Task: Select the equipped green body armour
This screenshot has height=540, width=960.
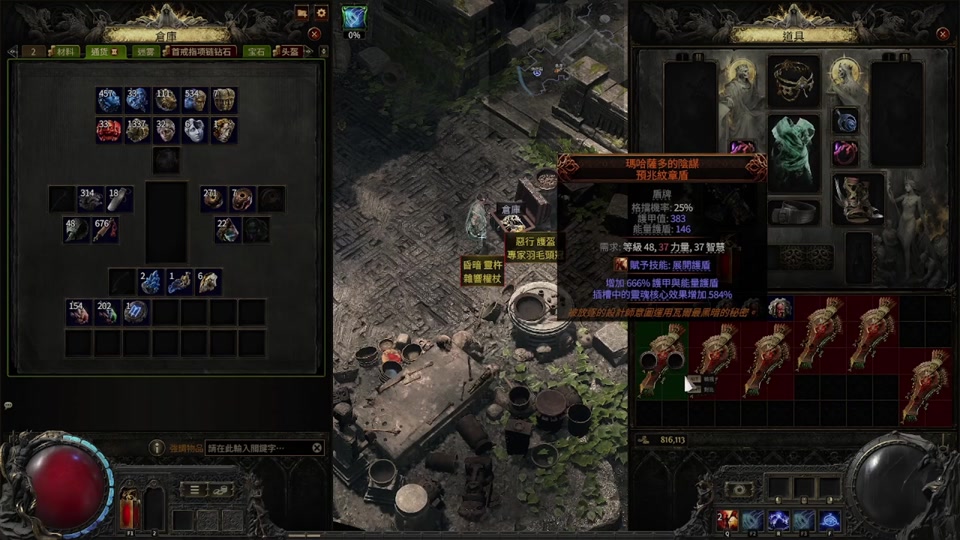Action: pos(794,151)
